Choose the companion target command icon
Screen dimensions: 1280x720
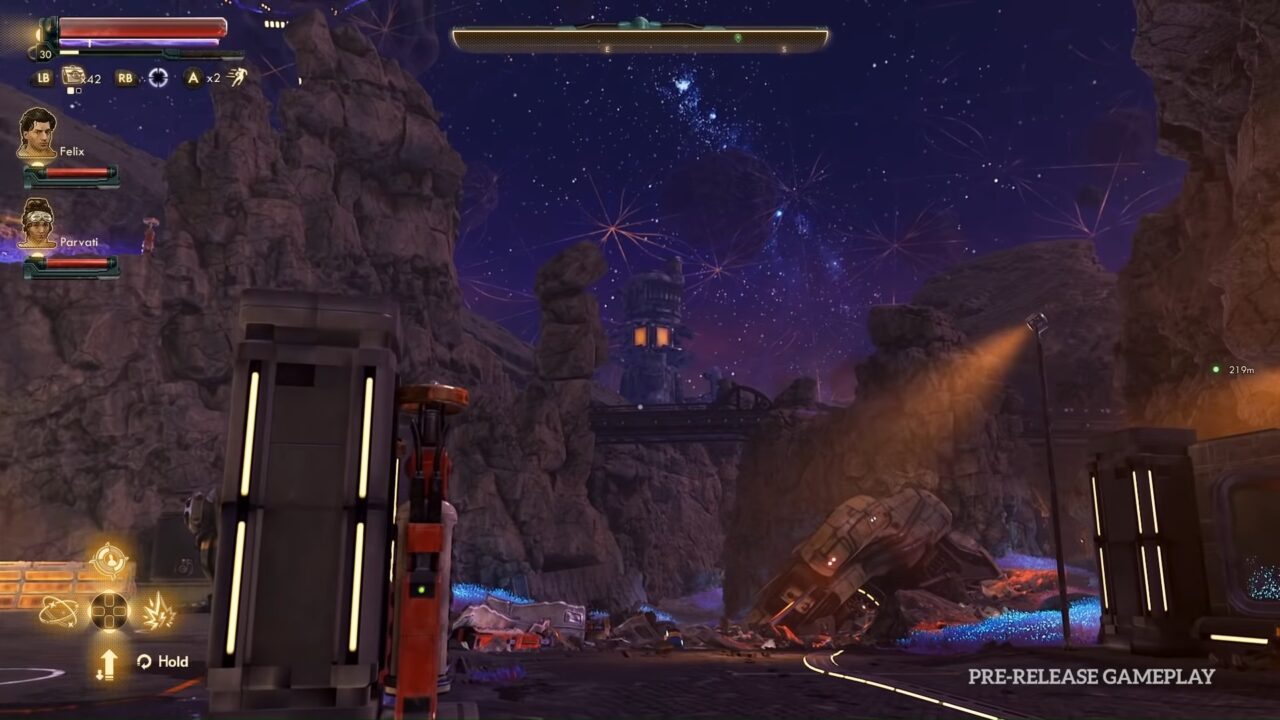click(109, 560)
